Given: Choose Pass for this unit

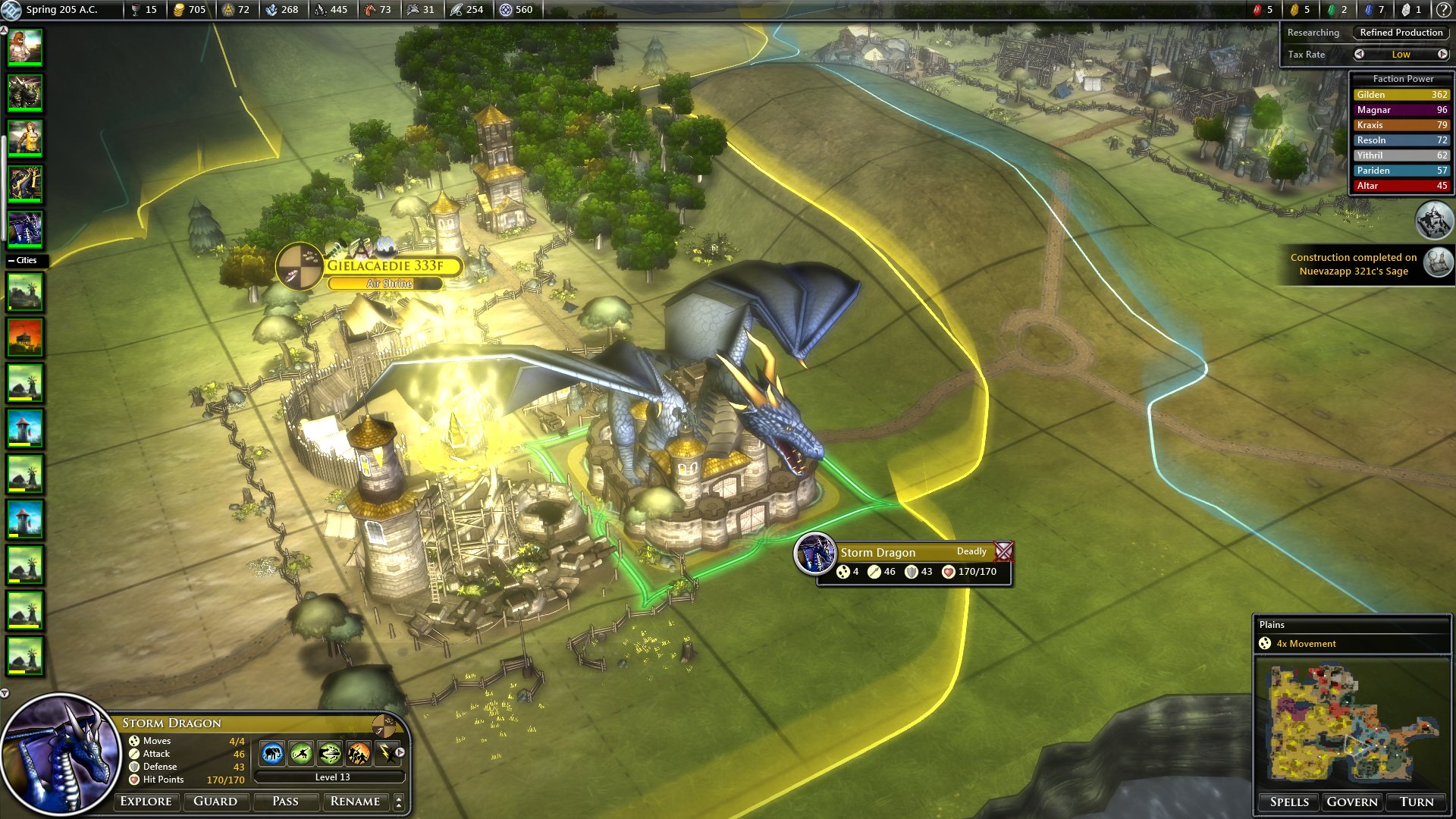Looking at the screenshot, I should 285,802.
